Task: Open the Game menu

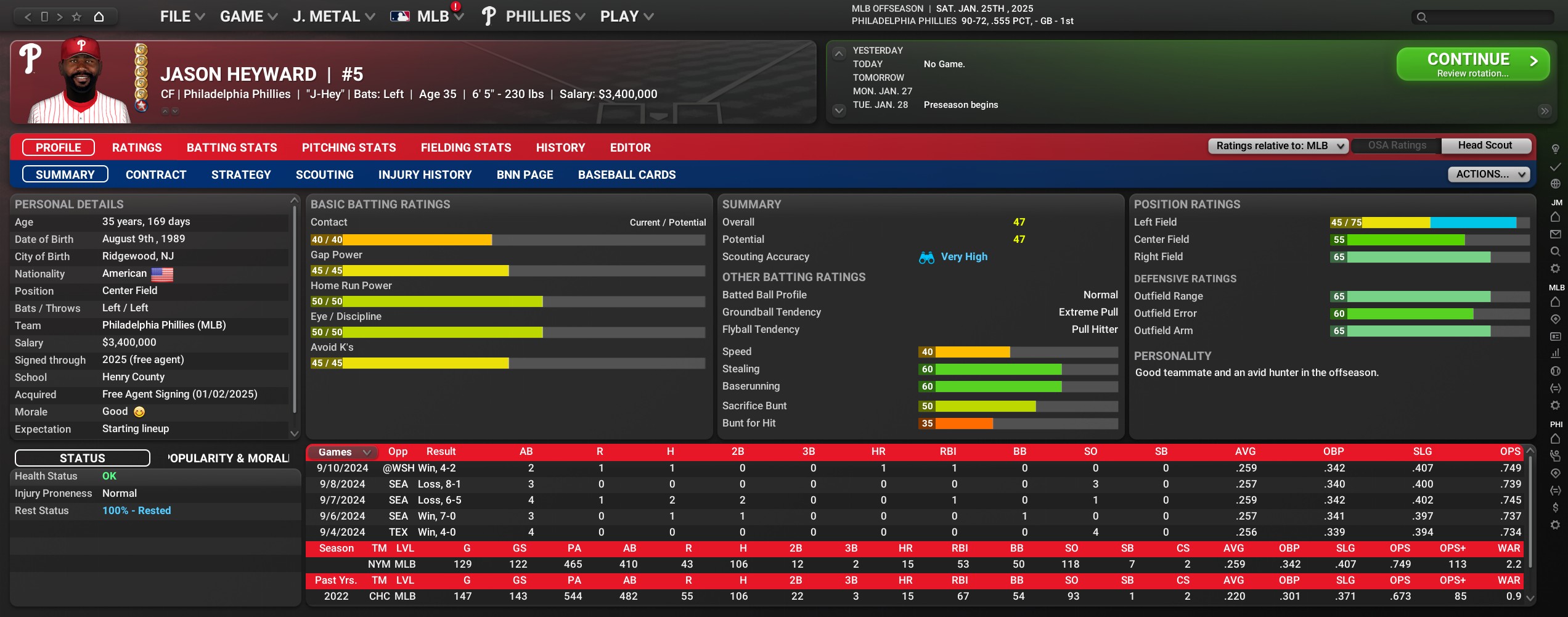Action: tap(248, 17)
